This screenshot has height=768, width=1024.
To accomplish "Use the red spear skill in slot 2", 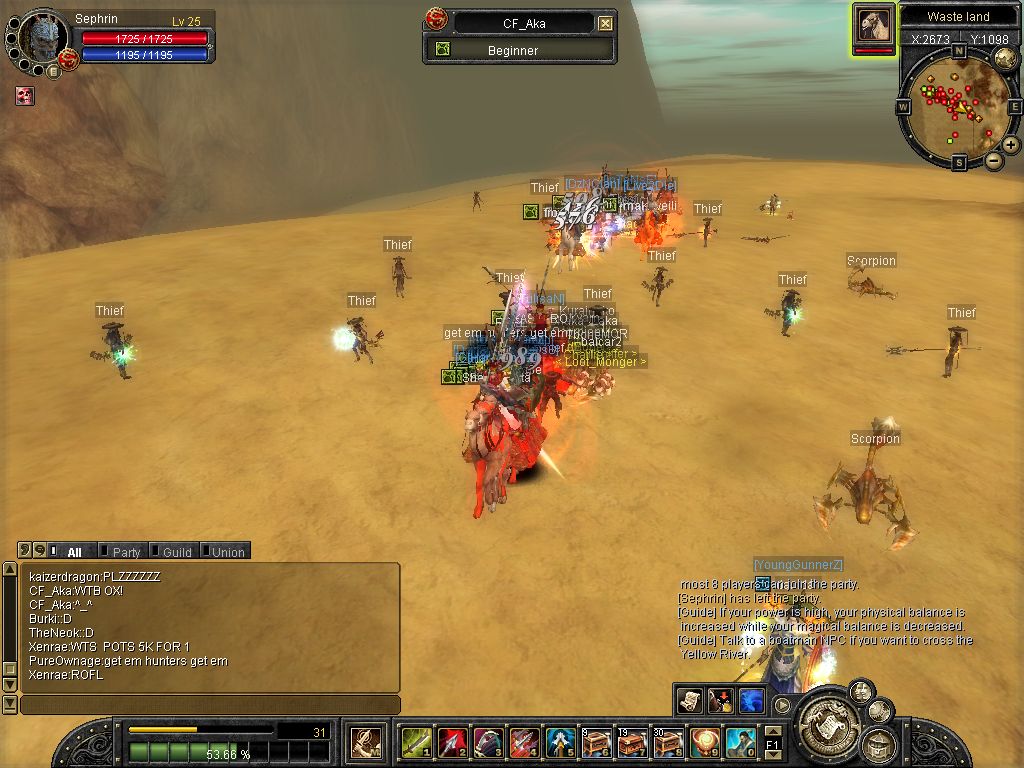I will point(451,742).
